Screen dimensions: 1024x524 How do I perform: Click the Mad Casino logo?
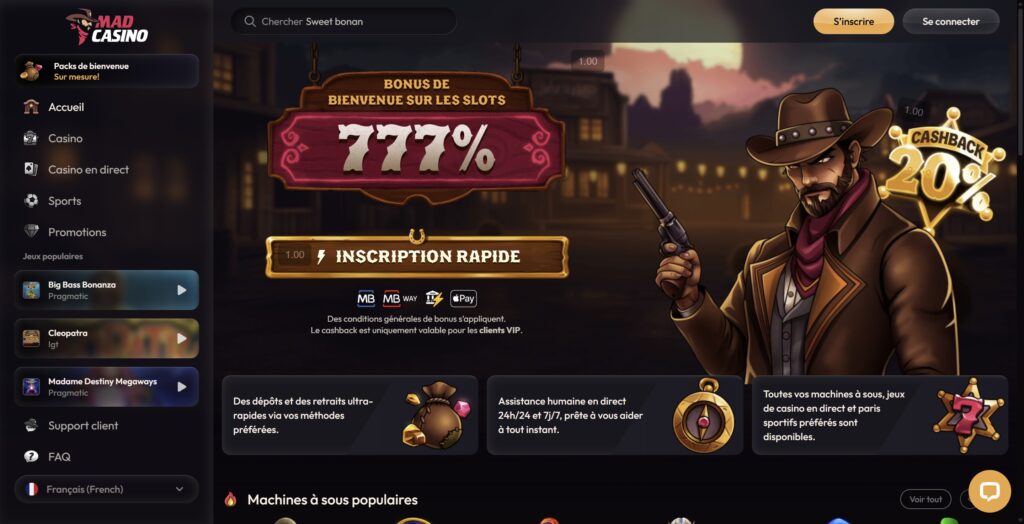[107, 27]
